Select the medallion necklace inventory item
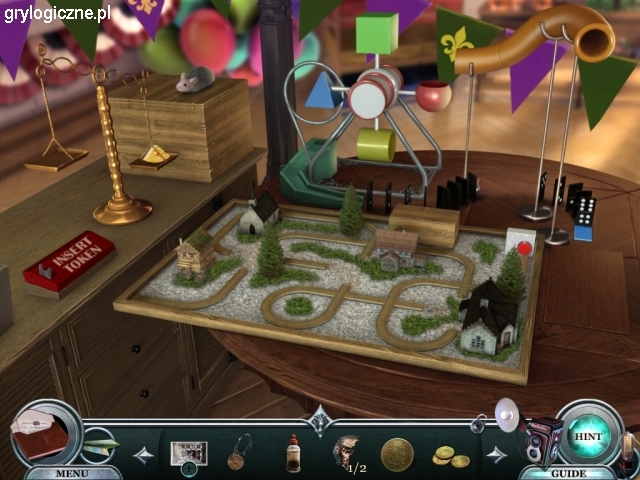Screen dimensions: 640x480 (238, 452)
